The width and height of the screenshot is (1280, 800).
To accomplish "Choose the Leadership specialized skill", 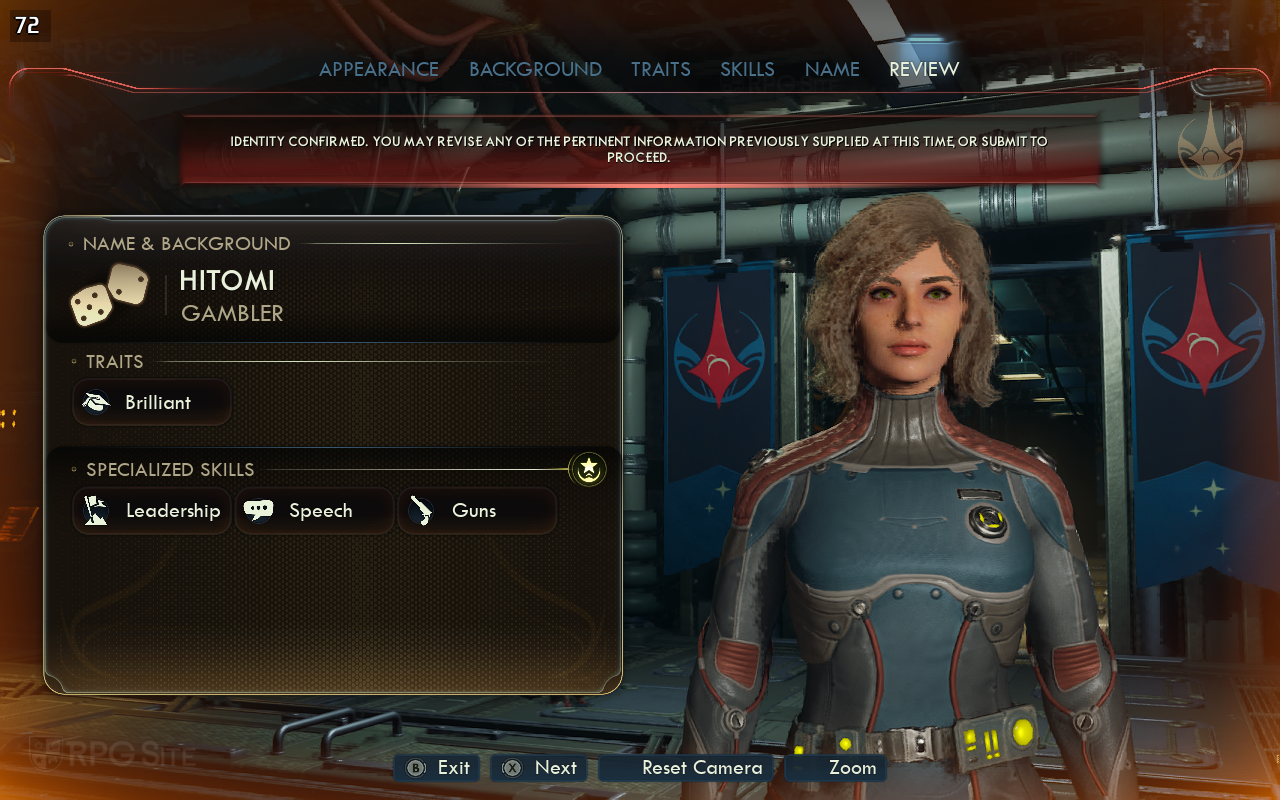I will [x=152, y=511].
